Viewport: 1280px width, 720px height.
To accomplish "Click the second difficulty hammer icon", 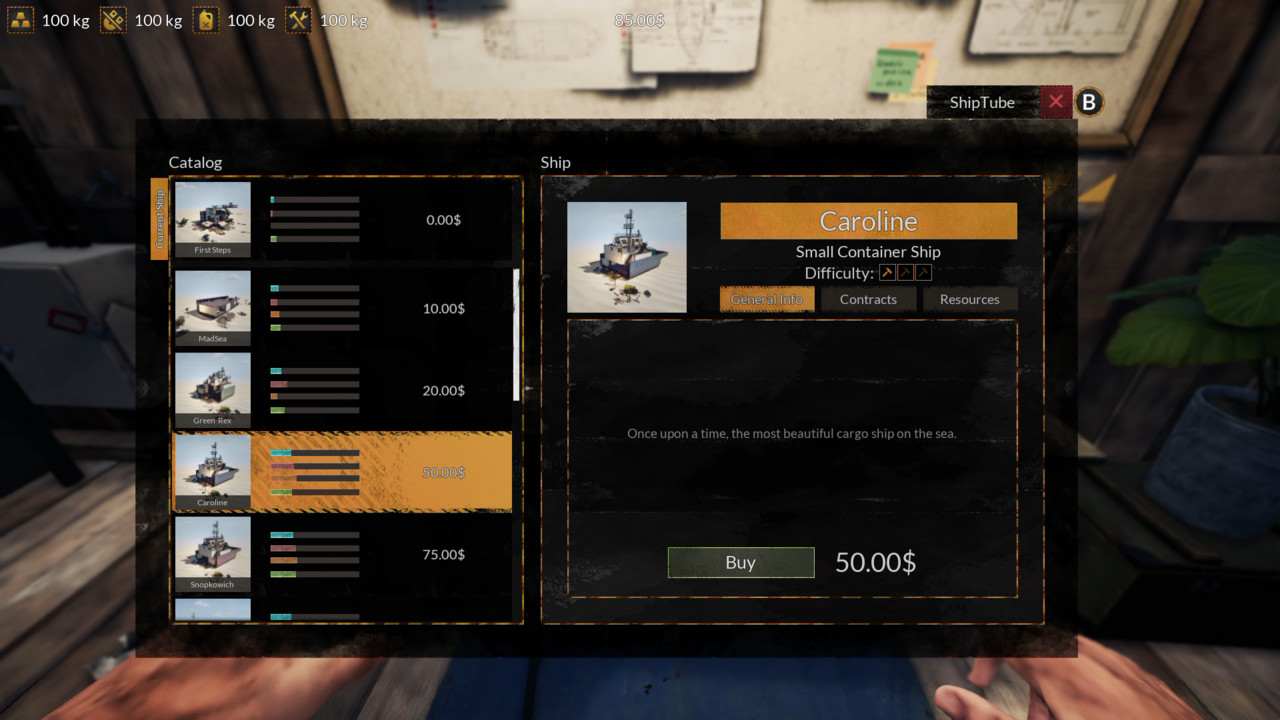I will coord(905,272).
